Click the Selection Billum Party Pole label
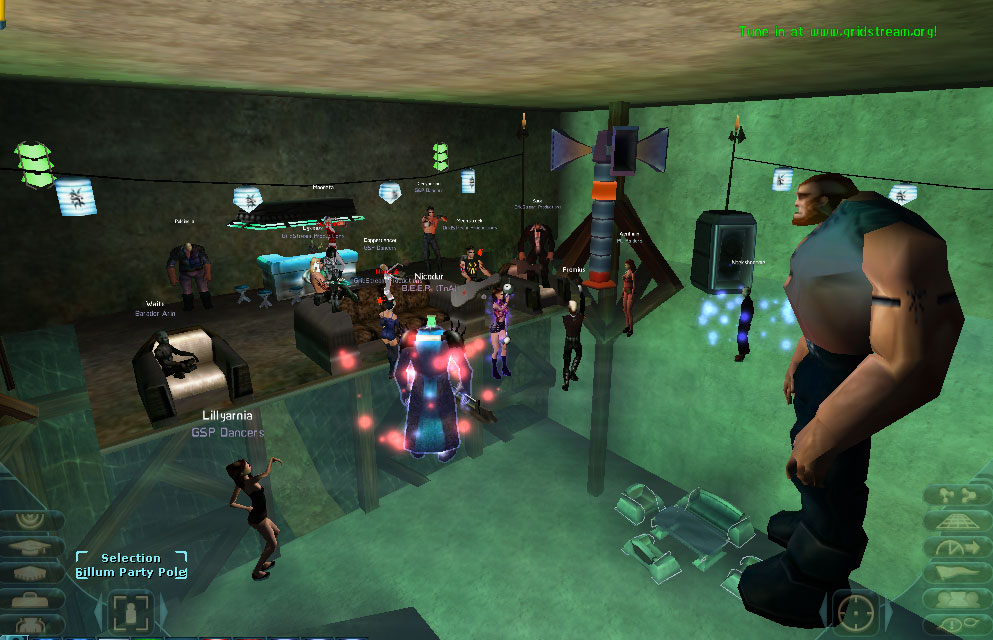Viewport: 993px width, 640px height. pos(131,565)
